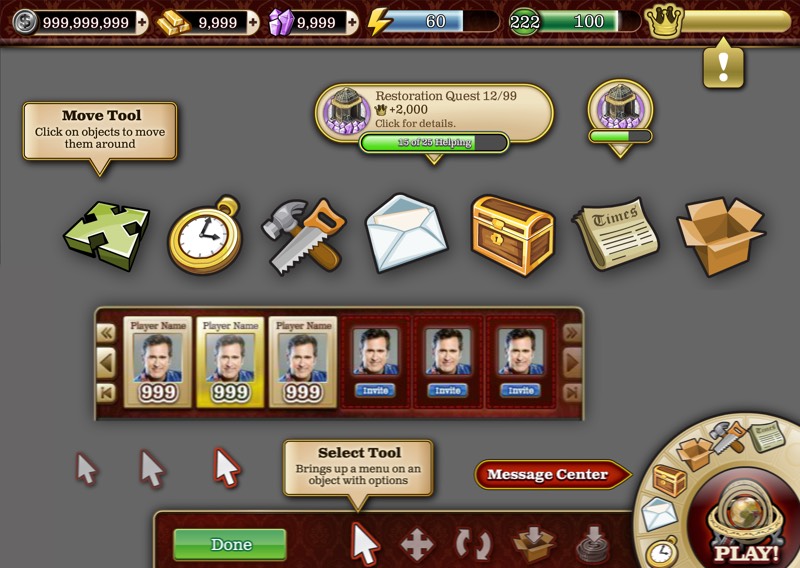The image size is (800, 568).
Task: Choose the large hammer and saw build icon
Action: pos(302,235)
